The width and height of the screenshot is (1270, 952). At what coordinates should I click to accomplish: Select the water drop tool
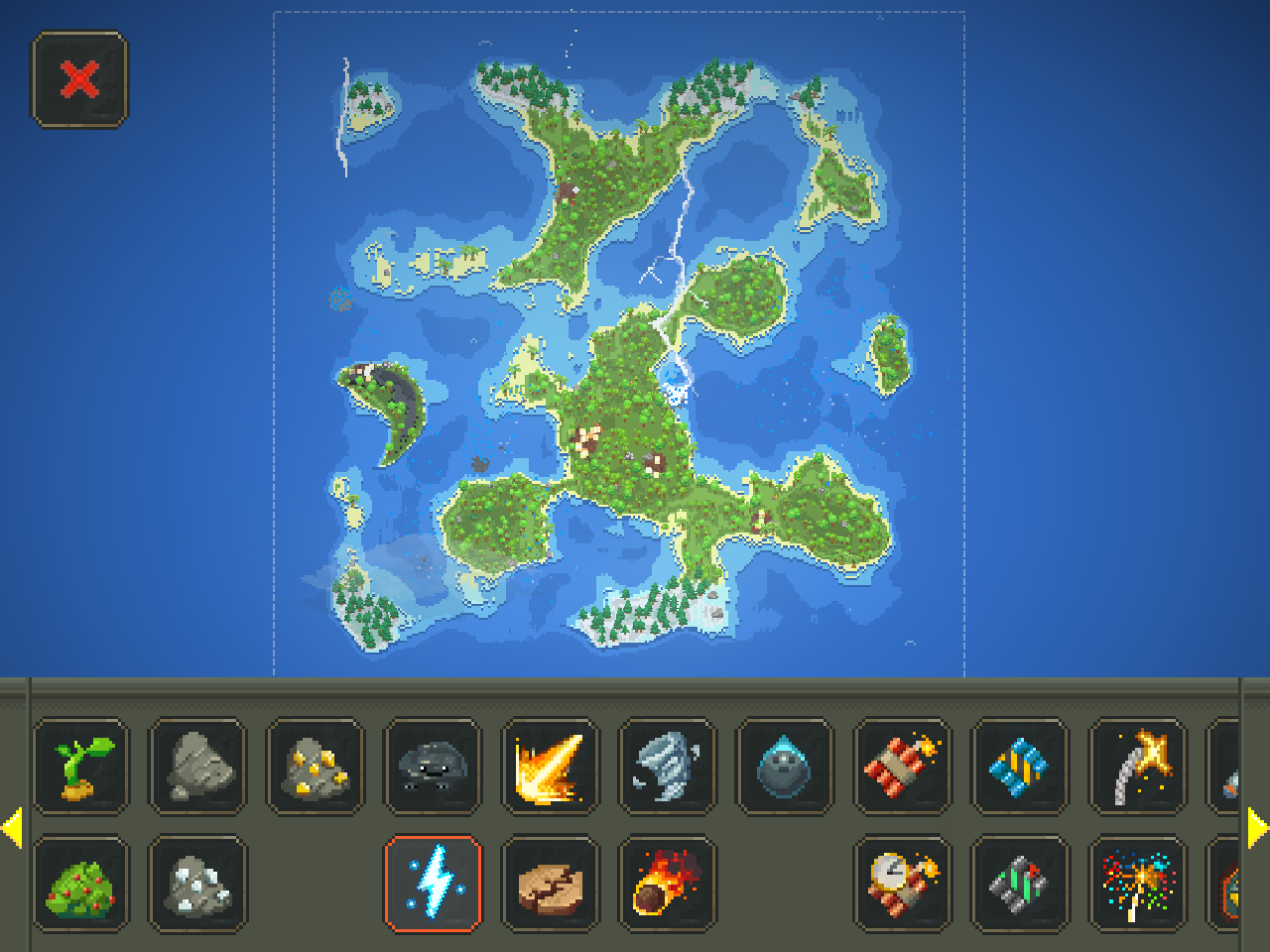[786, 767]
